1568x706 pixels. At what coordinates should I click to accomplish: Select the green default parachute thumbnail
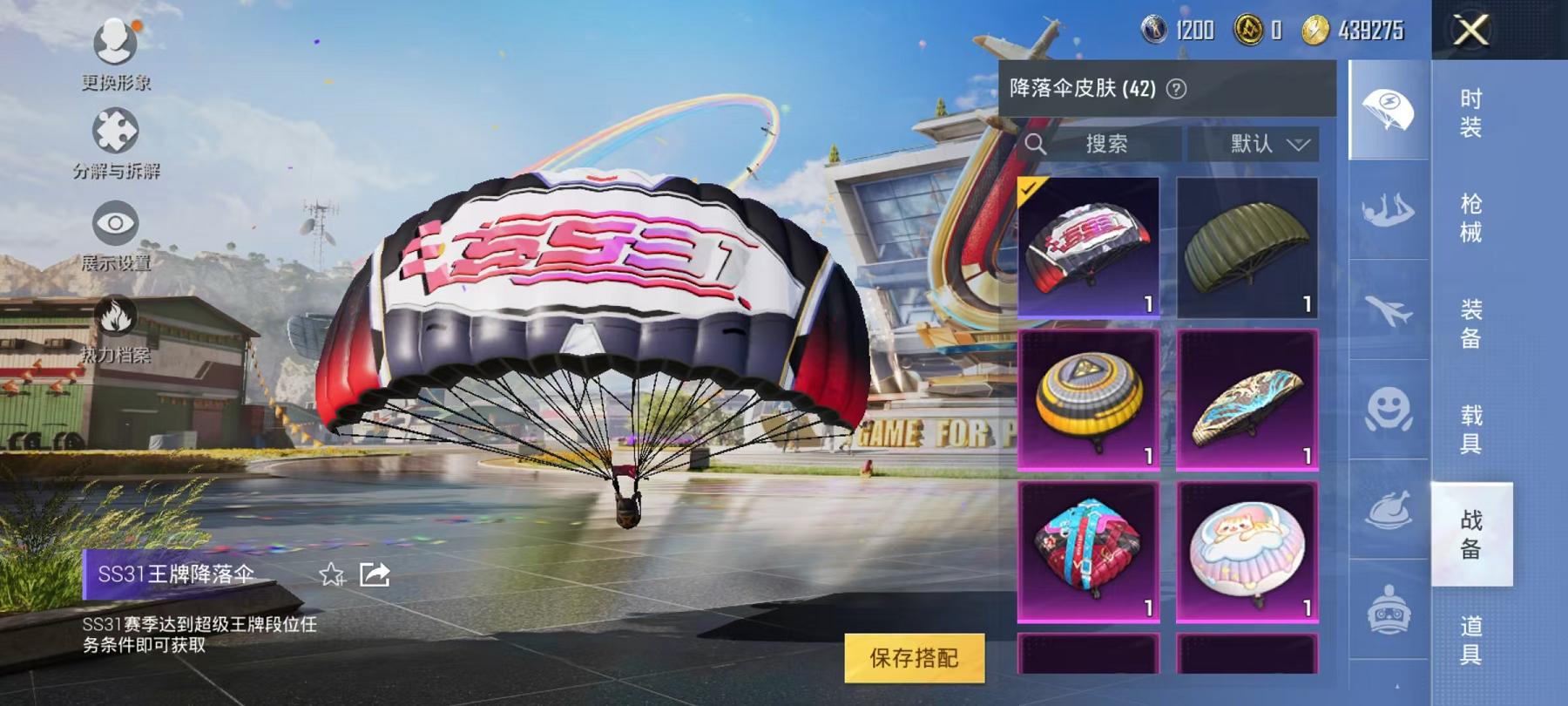[1247, 249]
